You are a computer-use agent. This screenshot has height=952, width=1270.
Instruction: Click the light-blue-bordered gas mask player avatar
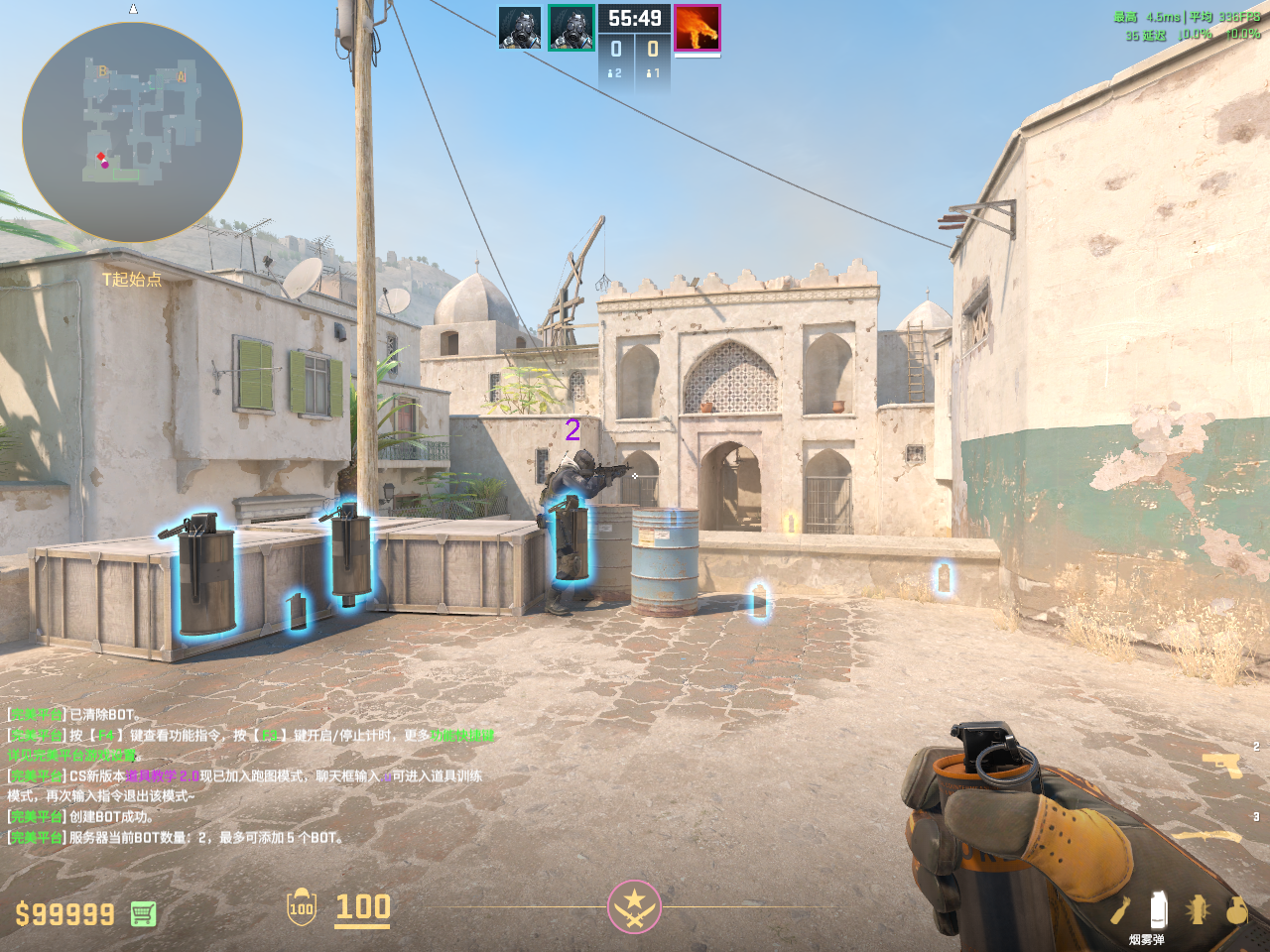[520, 28]
